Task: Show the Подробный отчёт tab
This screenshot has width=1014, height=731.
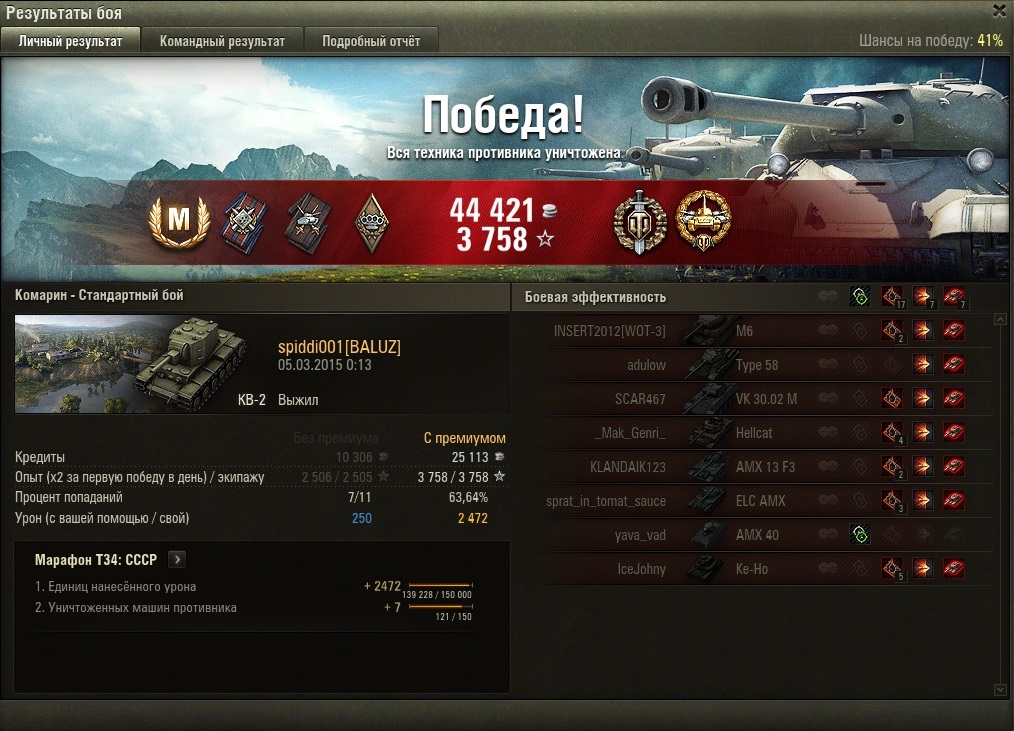Action: (370, 41)
